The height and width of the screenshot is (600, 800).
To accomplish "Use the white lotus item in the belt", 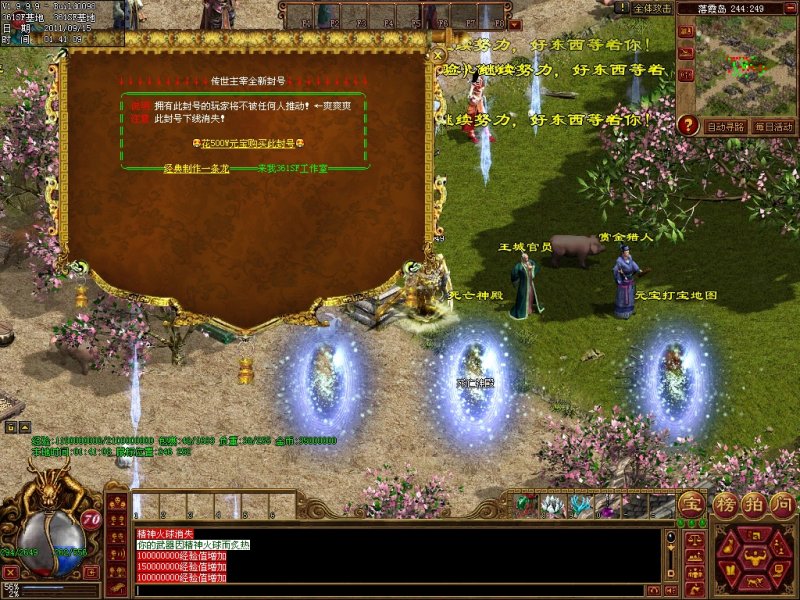I will (x=551, y=506).
